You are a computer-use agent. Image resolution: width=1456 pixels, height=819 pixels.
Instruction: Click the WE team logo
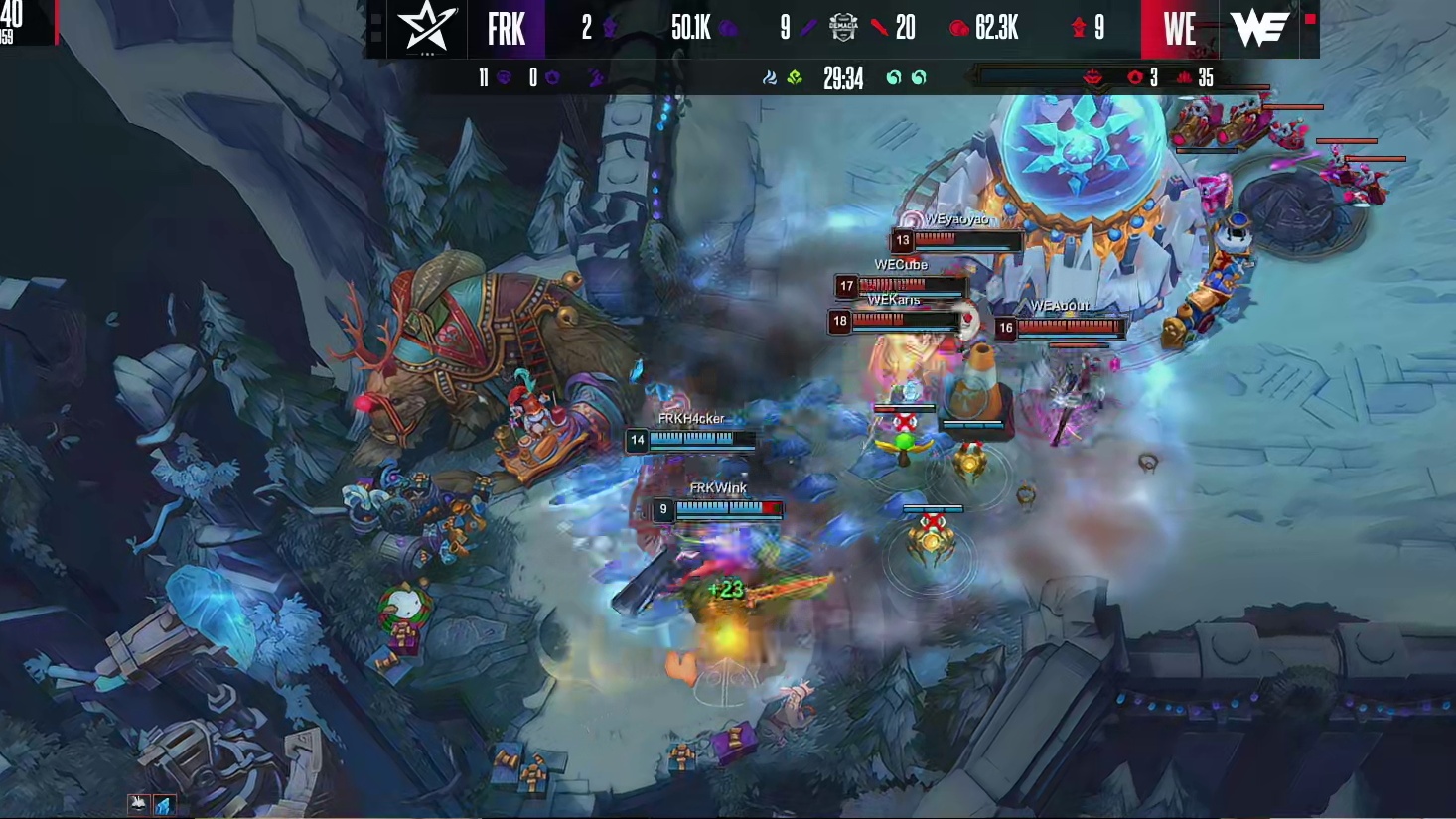[1259, 28]
